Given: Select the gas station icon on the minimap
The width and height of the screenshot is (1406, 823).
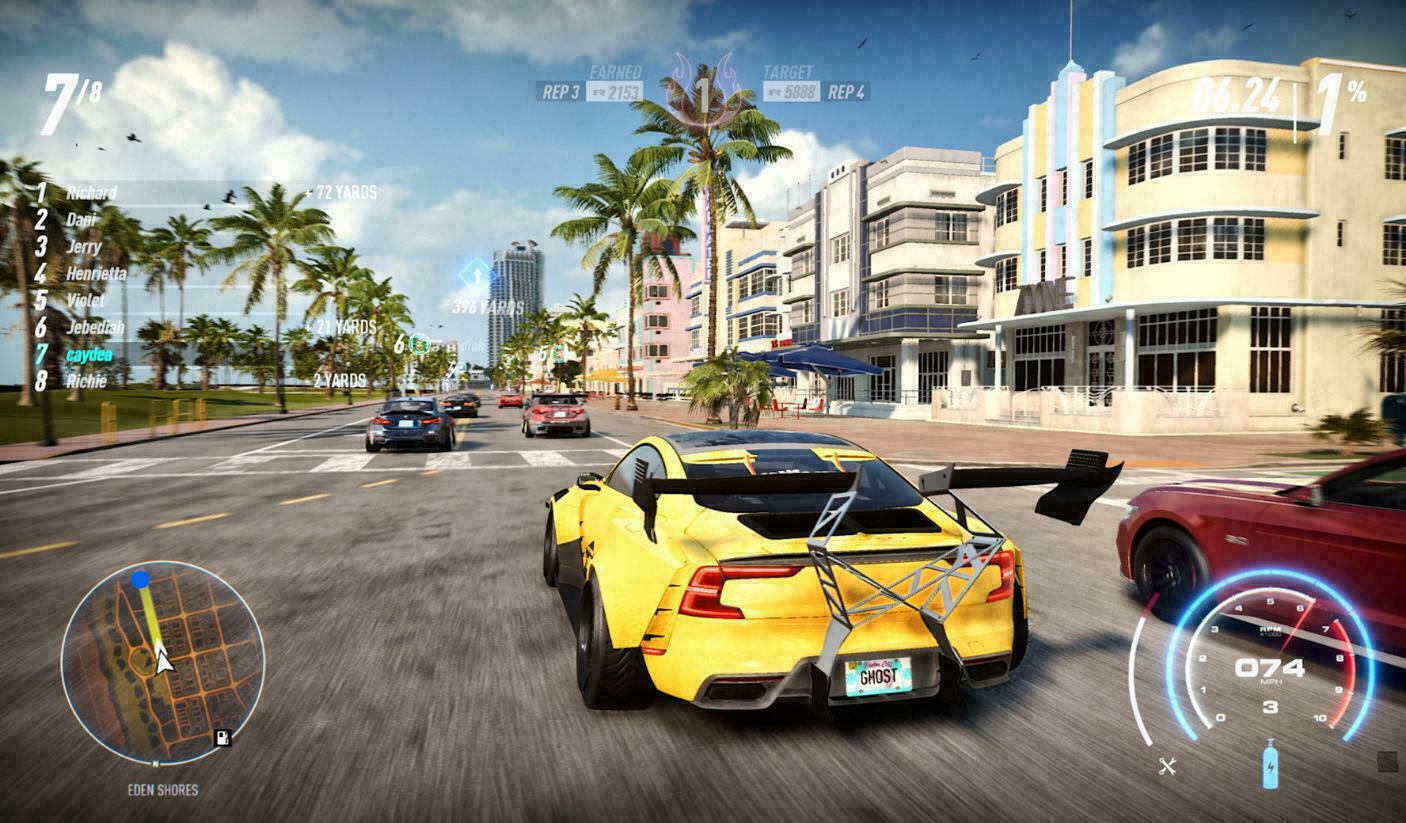Looking at the screenshot, I should point(222,738).
